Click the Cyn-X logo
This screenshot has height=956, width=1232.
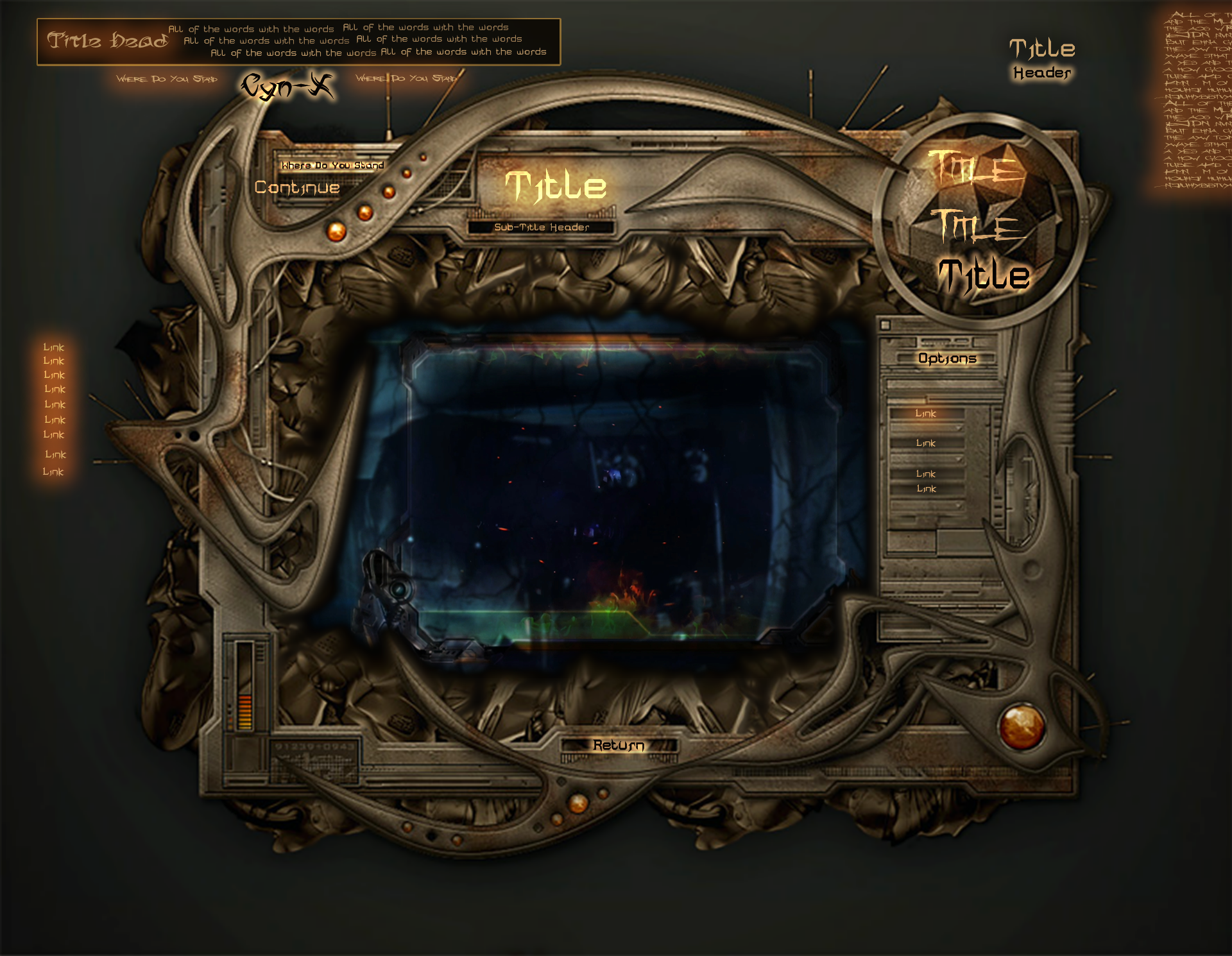(287, 87)
